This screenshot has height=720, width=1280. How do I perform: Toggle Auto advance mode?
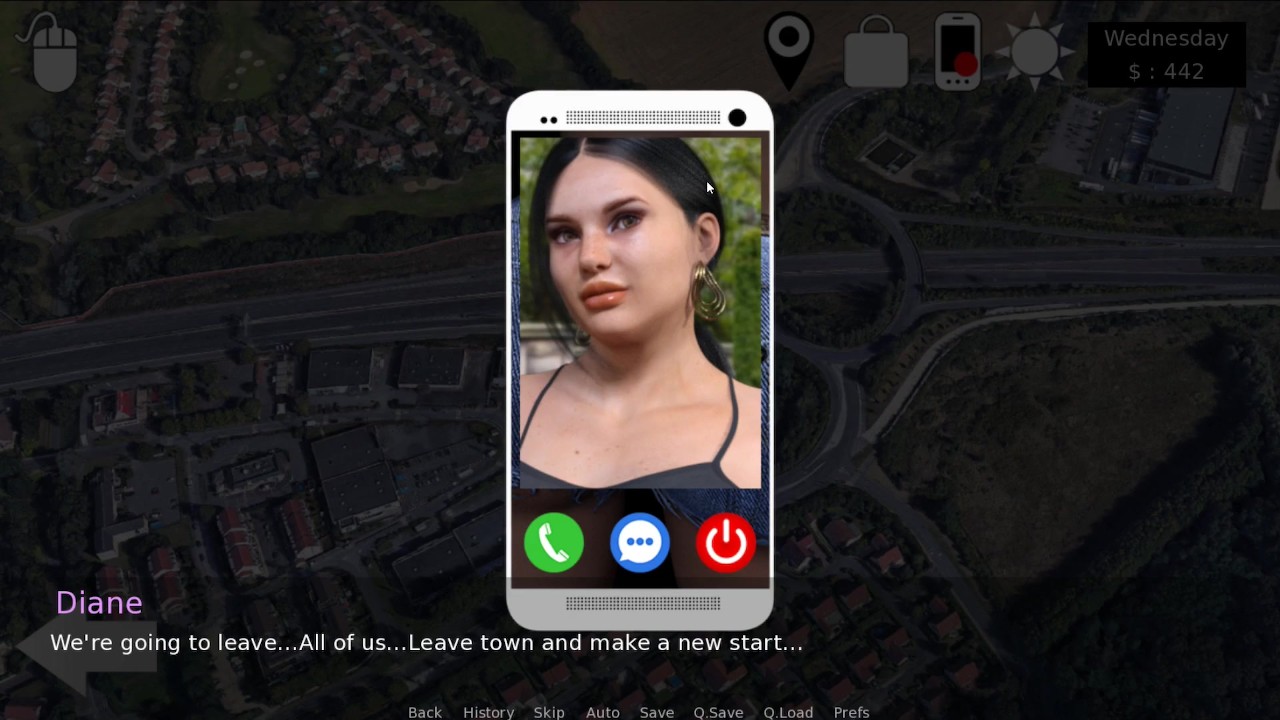click(x=602, y=712)
